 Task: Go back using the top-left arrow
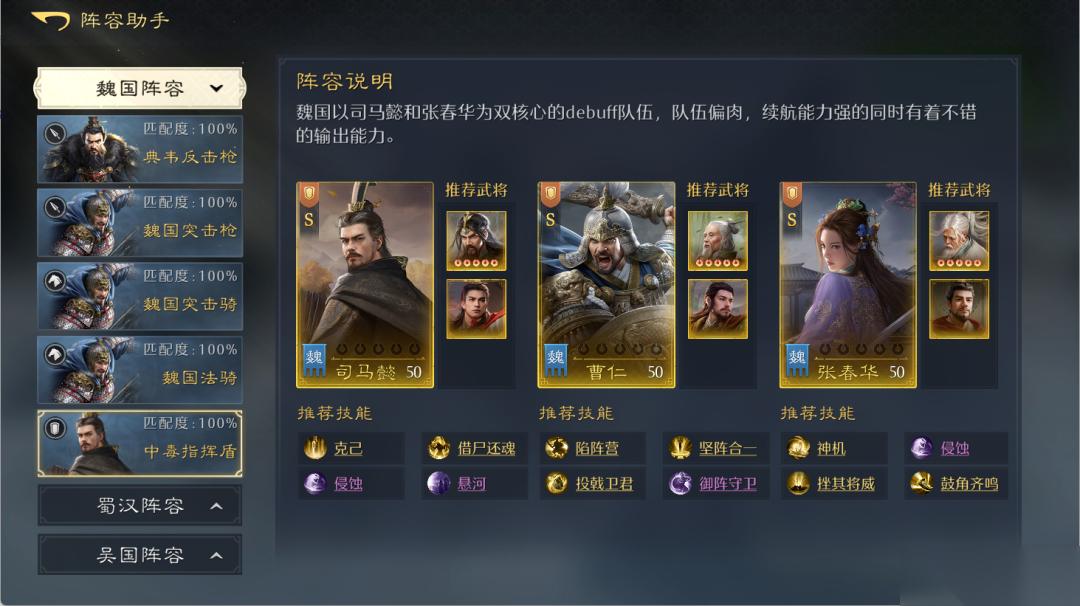pos(50,21)
